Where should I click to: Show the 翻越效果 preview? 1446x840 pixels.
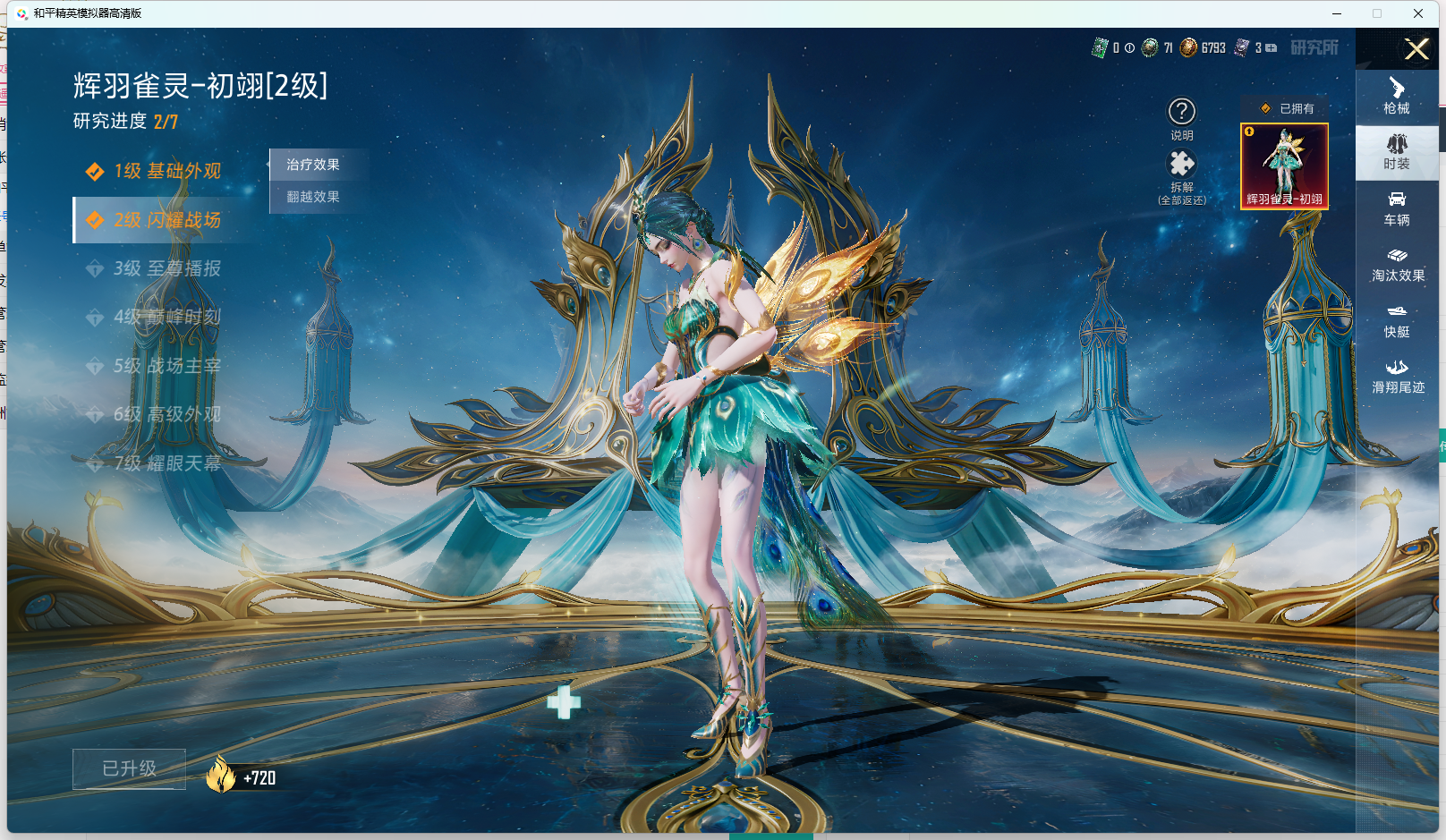click(x=313, y=197)
